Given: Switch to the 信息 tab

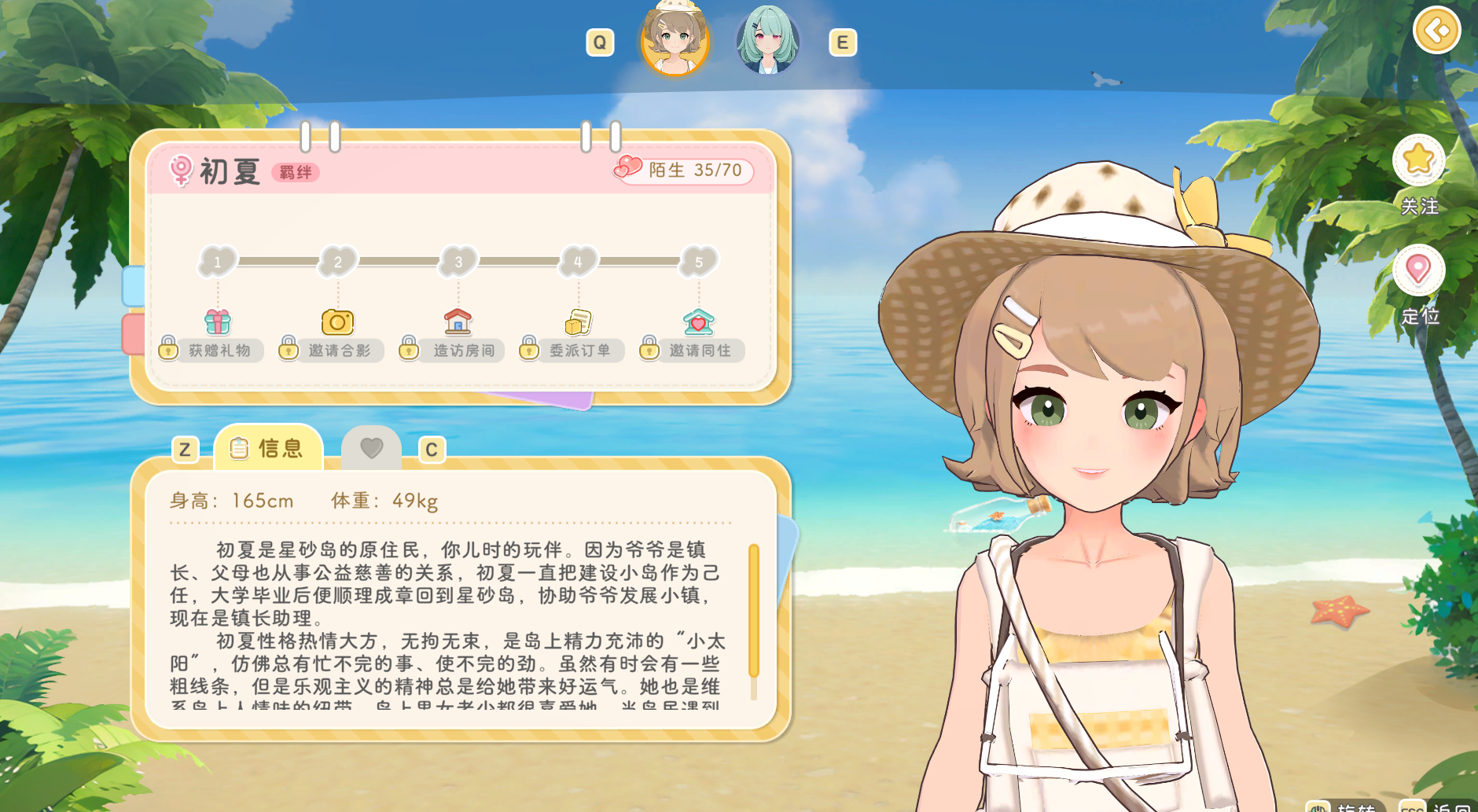Looking at the screenshot, I should pos(268,446).
